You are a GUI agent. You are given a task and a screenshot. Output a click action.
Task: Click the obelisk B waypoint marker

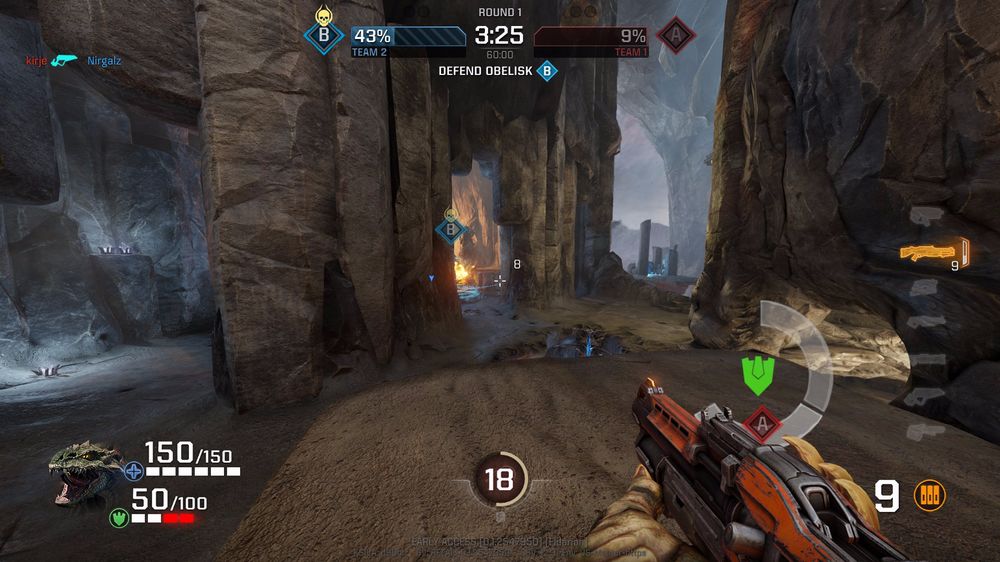pyautogui.click(x=451, y=229)
